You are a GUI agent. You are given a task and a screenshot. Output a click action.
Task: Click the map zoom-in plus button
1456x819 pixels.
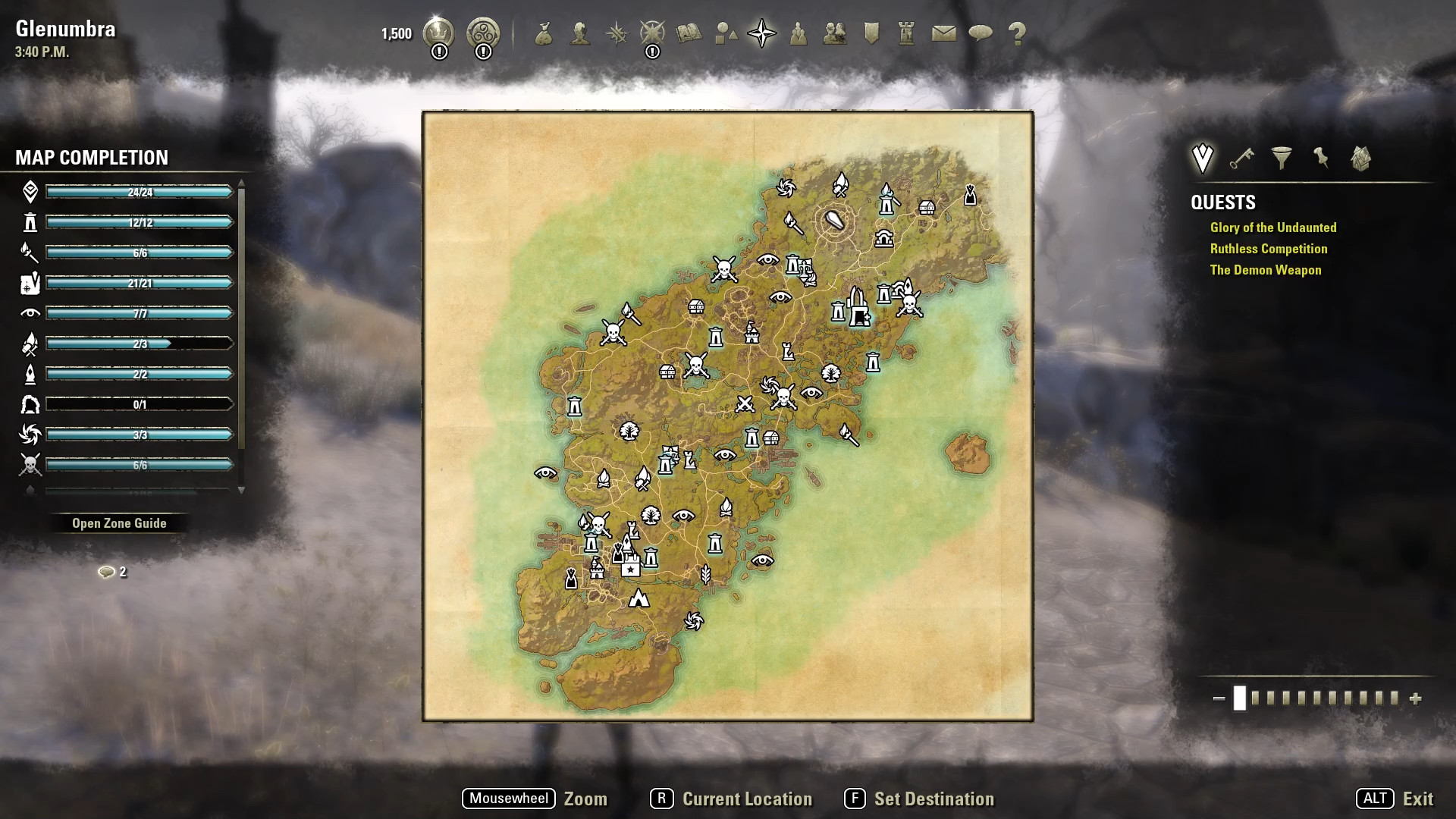(x=1415, y=698)
